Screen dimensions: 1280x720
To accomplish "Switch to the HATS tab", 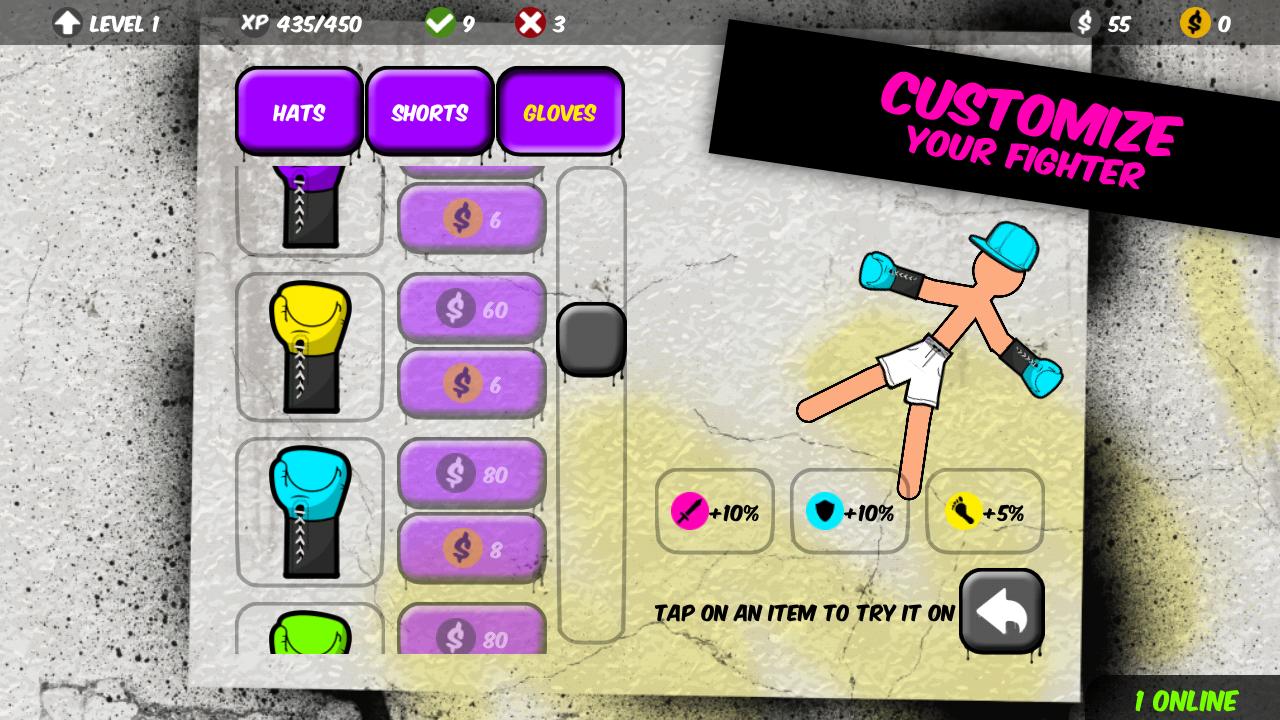I will coord(298,112).
